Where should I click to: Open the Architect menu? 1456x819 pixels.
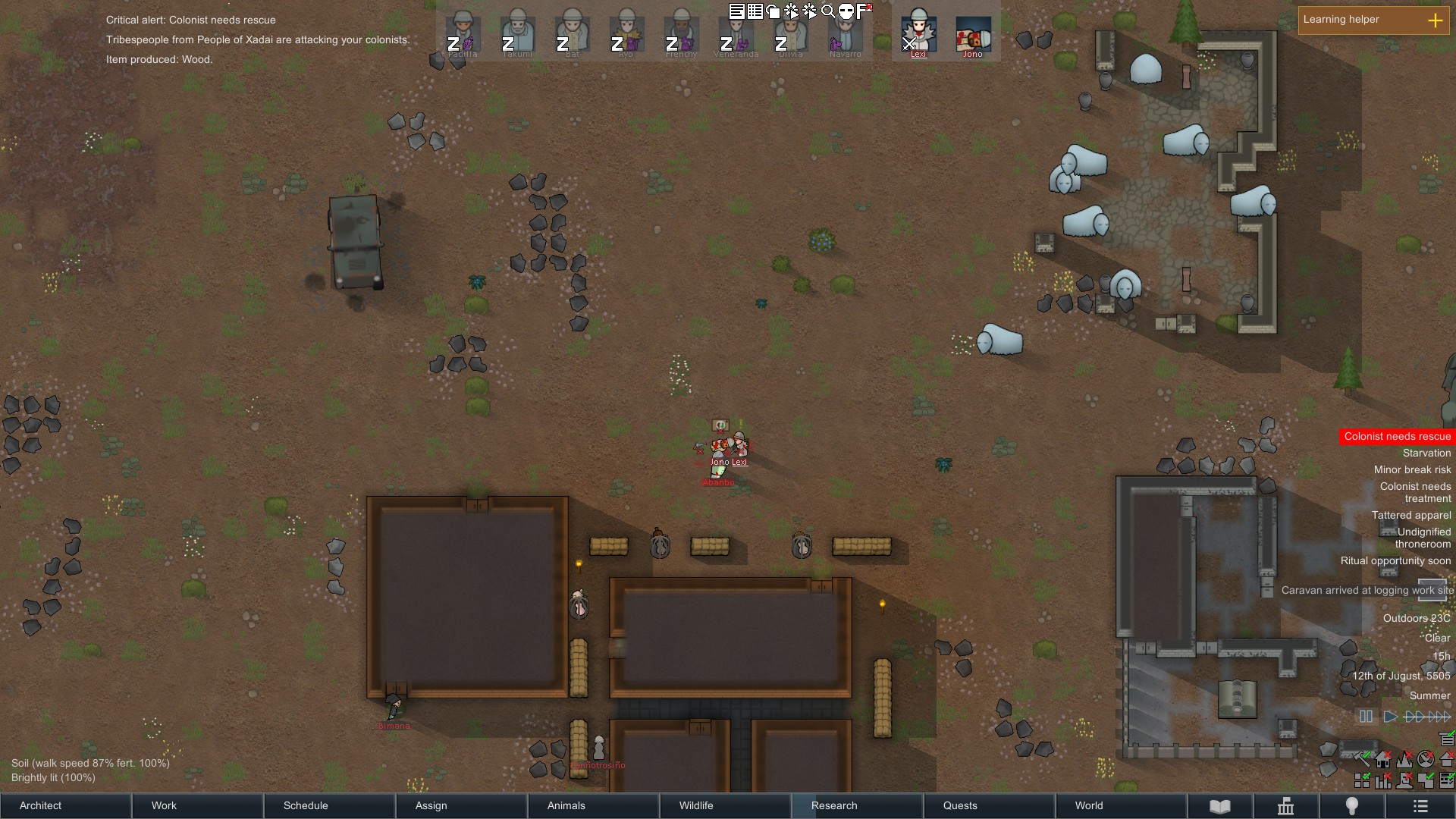click(65, 805)
